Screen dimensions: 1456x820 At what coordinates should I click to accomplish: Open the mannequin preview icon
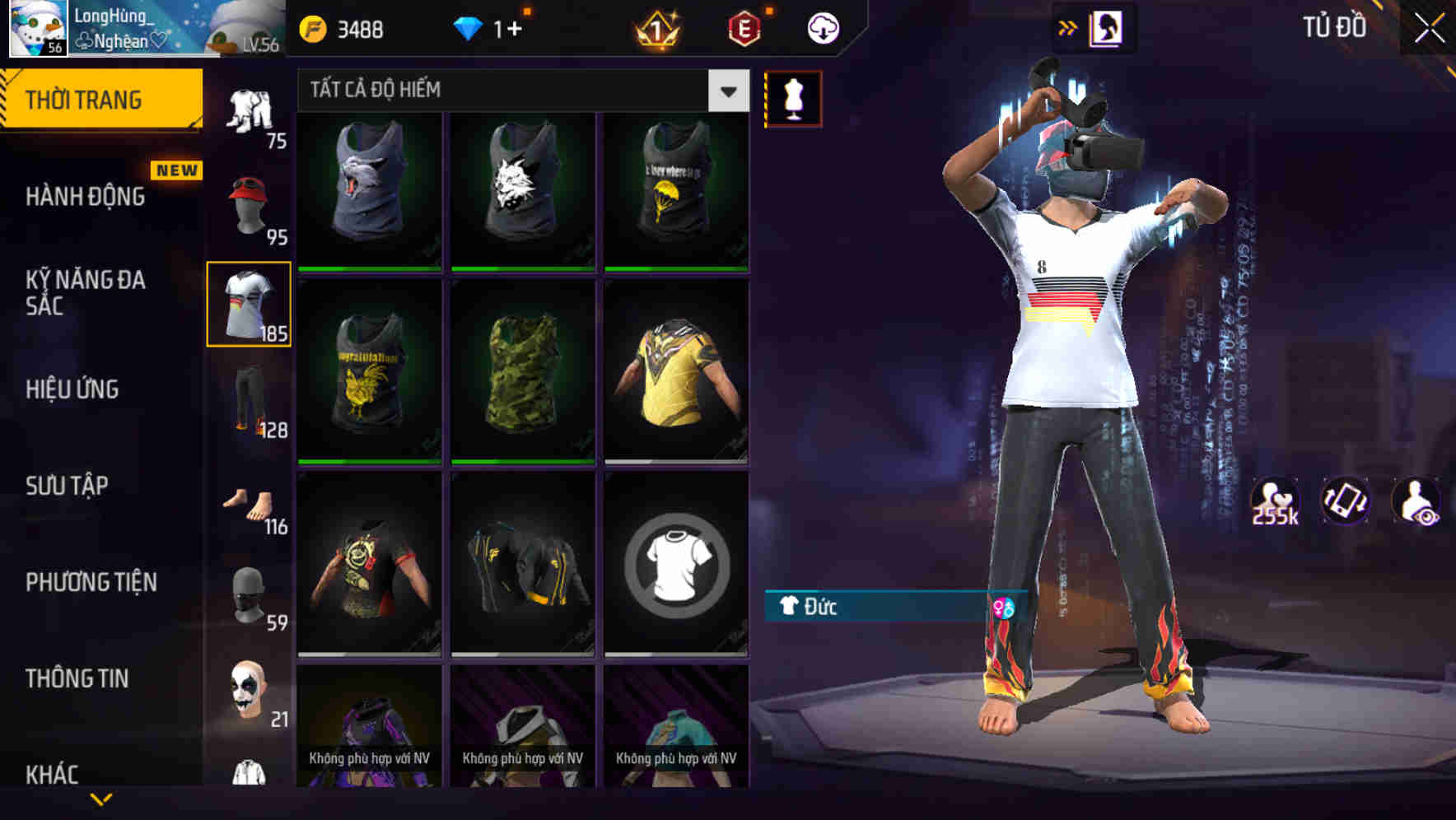tap(793, 96)
